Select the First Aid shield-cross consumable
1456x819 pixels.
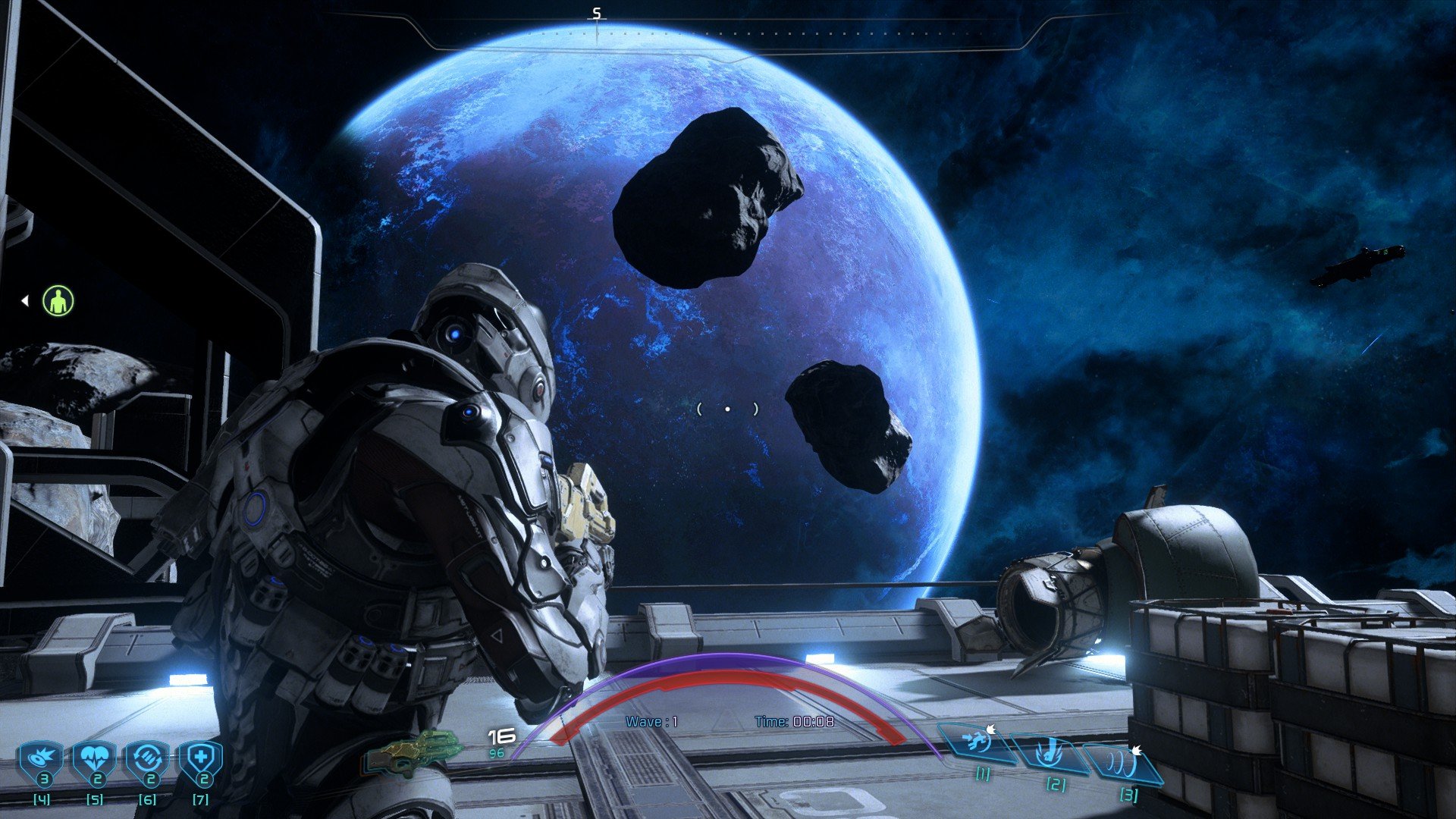[200, 761]
